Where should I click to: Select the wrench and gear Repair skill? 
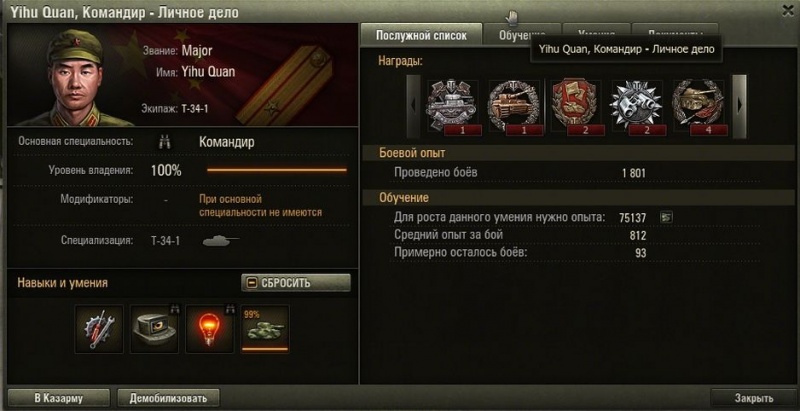100,329
